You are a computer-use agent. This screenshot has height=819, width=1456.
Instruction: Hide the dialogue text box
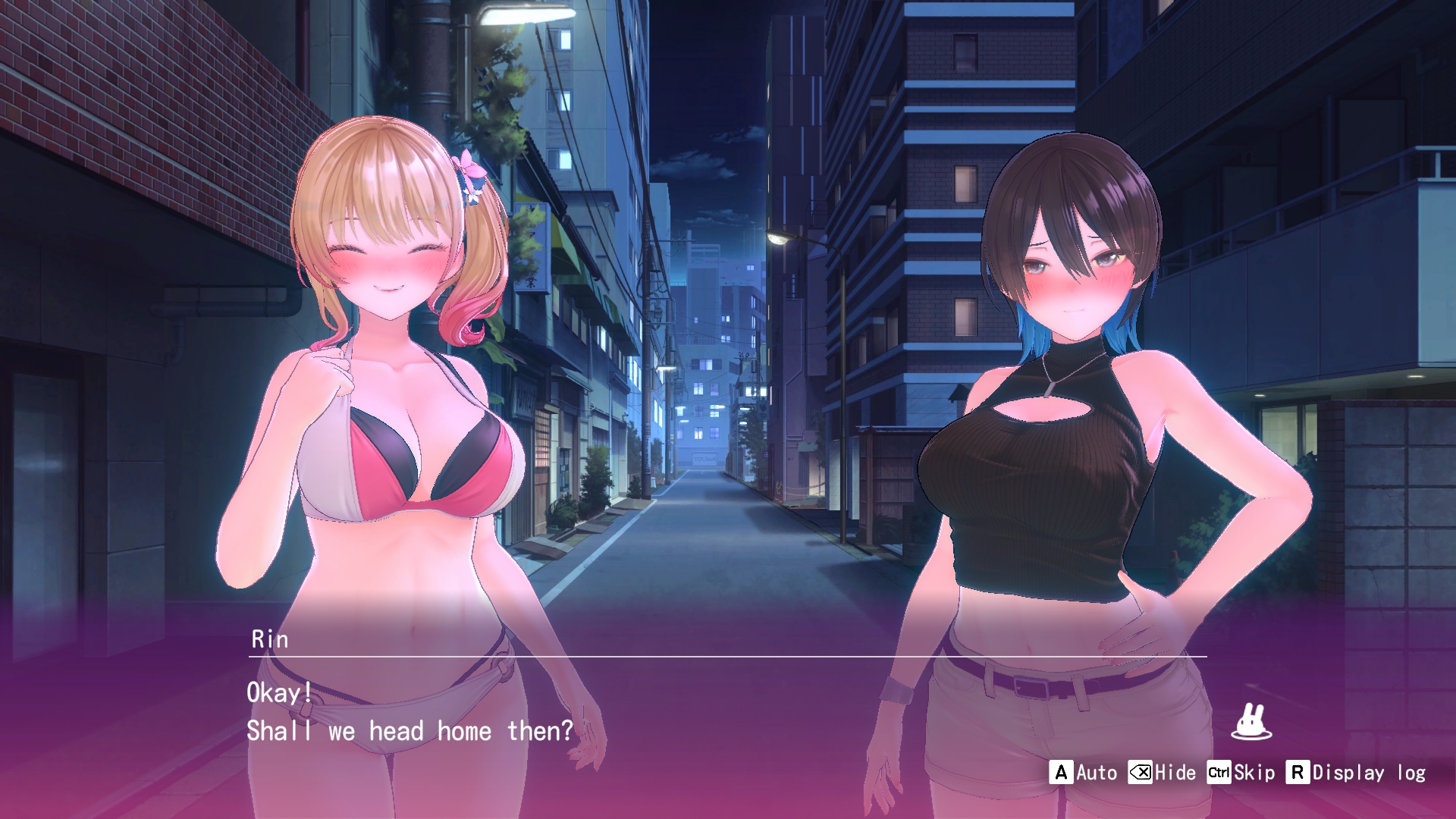tap(1162, 773)
